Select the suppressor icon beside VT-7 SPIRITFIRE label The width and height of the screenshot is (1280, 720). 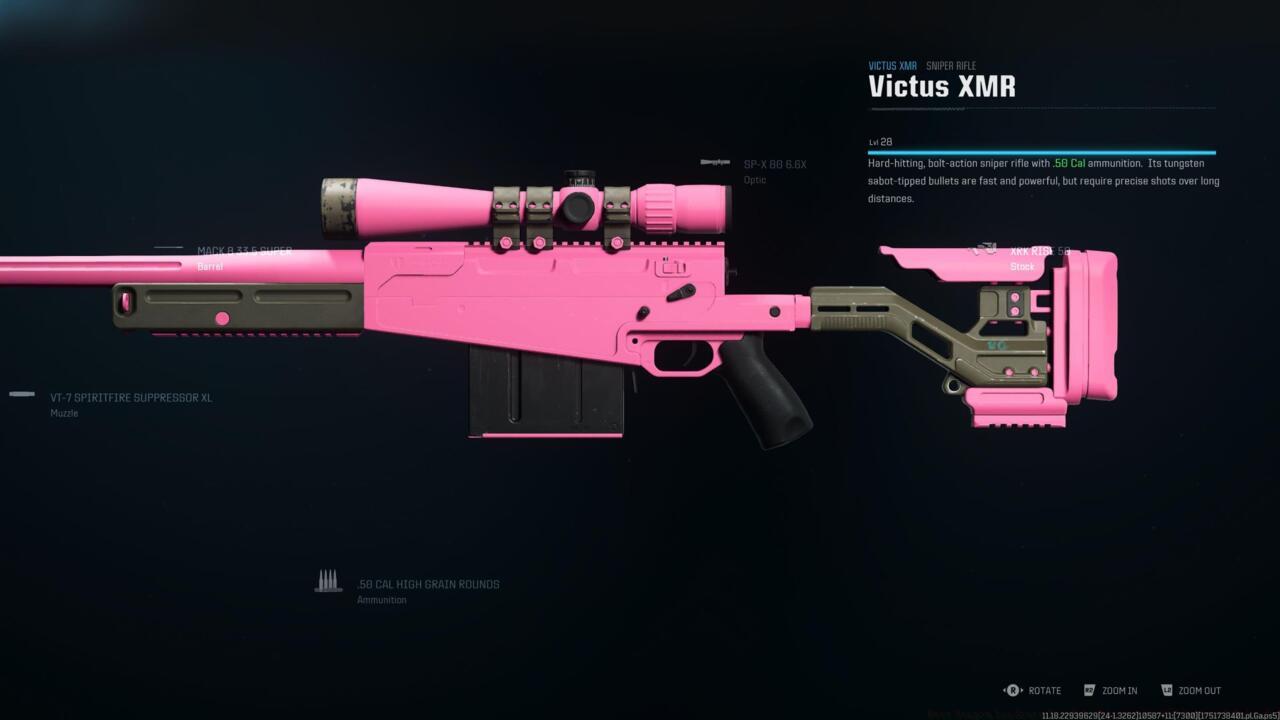[x=21, y=393]
